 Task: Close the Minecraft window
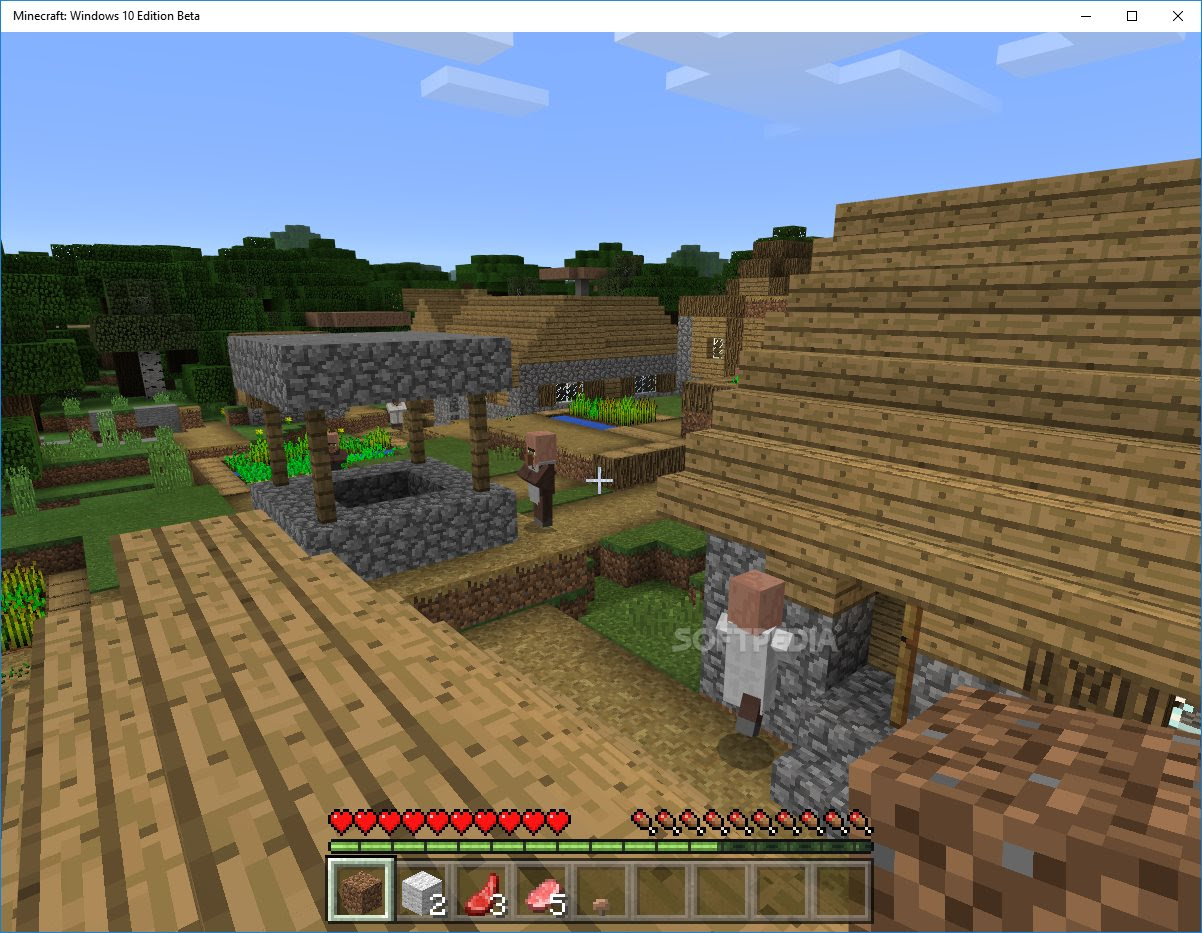(x=1177, y=16)
